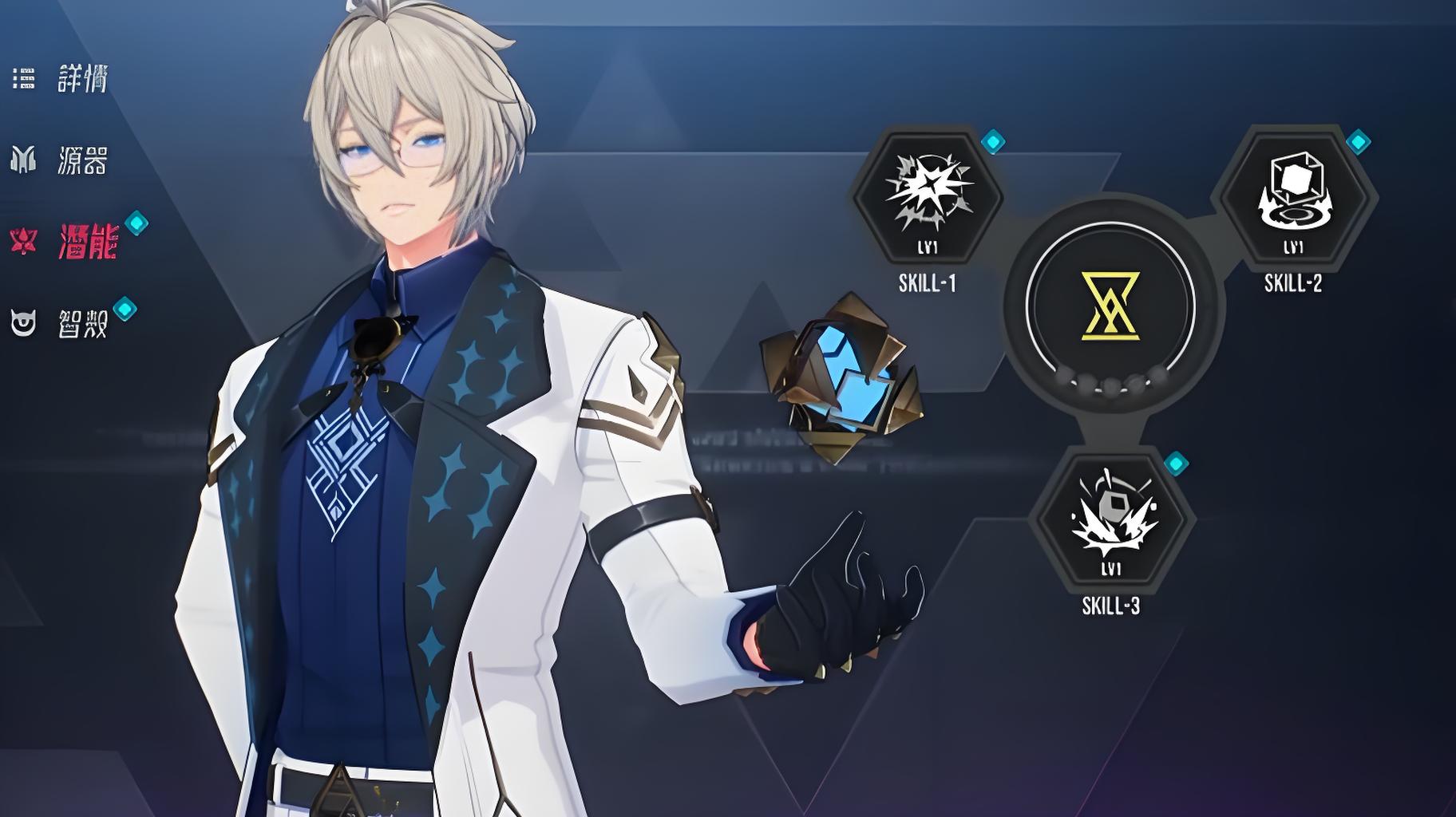This screenshot has height=817, width=1456.
Task: Choose the SKILL-2 cube icon
Action: pyautogui.click(x=1293, y=196)
